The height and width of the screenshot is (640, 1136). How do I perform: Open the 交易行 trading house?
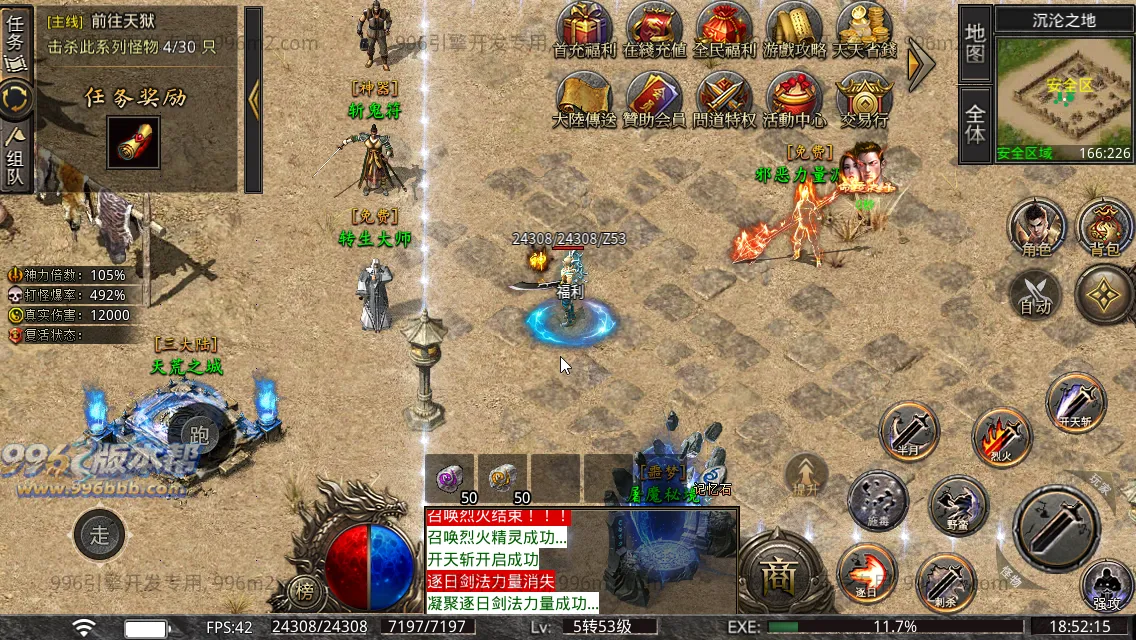[864, 100]
